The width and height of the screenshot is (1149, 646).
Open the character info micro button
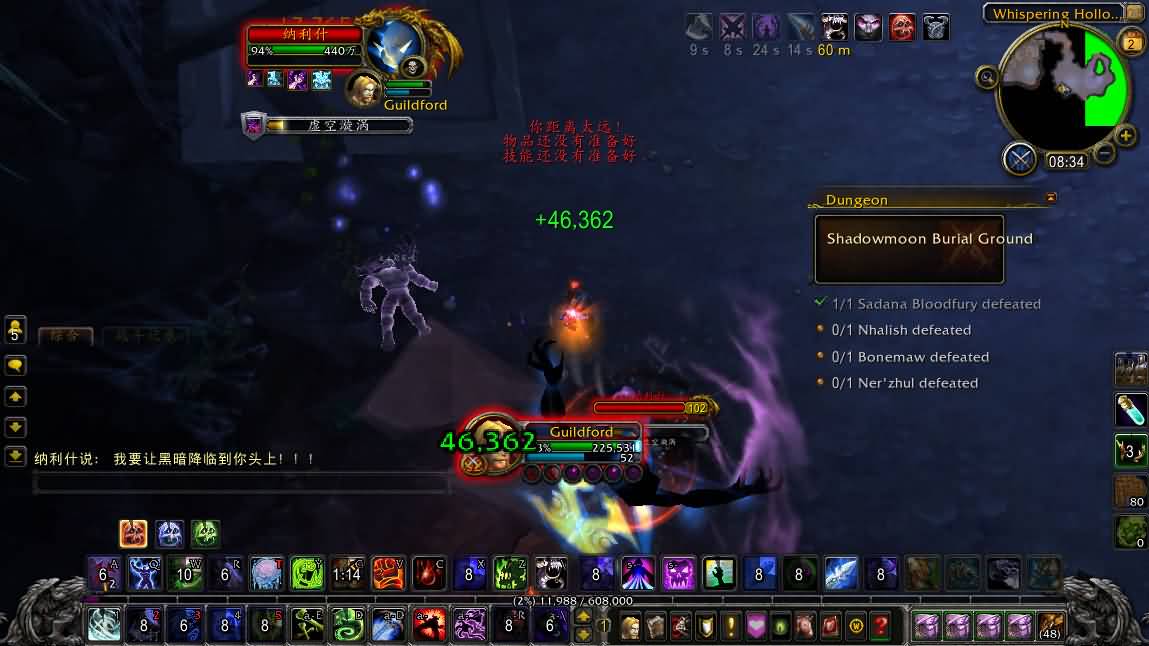click(632, 627)
